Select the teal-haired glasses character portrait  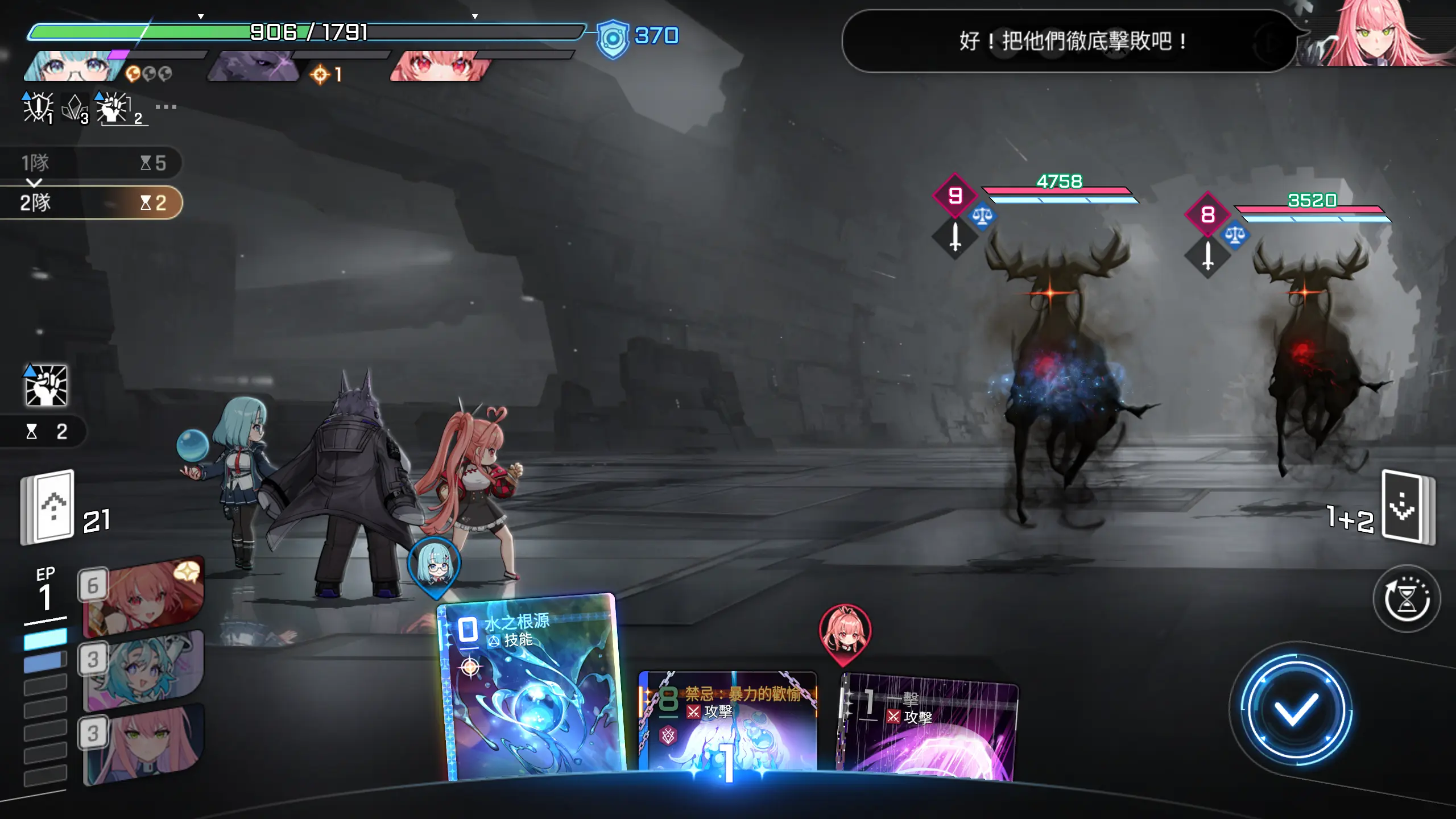click(74, 66)
